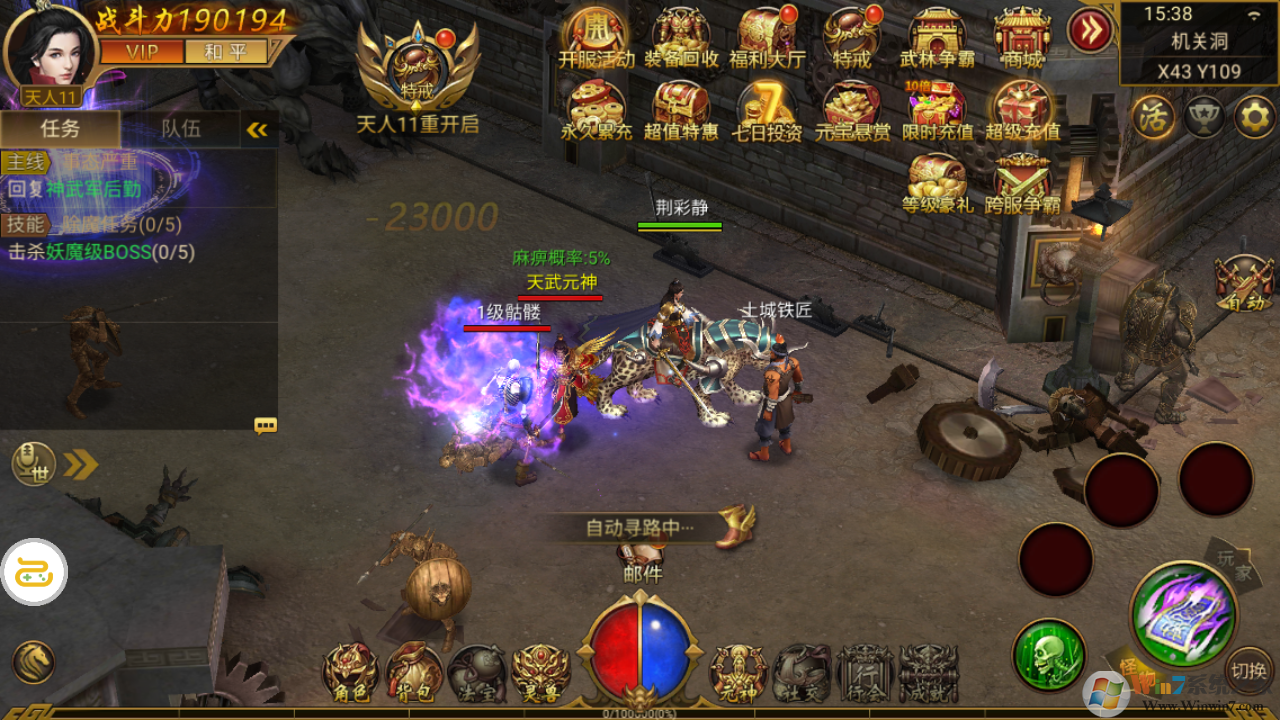Open 武林争霸 arena icon

pos(937,38)
